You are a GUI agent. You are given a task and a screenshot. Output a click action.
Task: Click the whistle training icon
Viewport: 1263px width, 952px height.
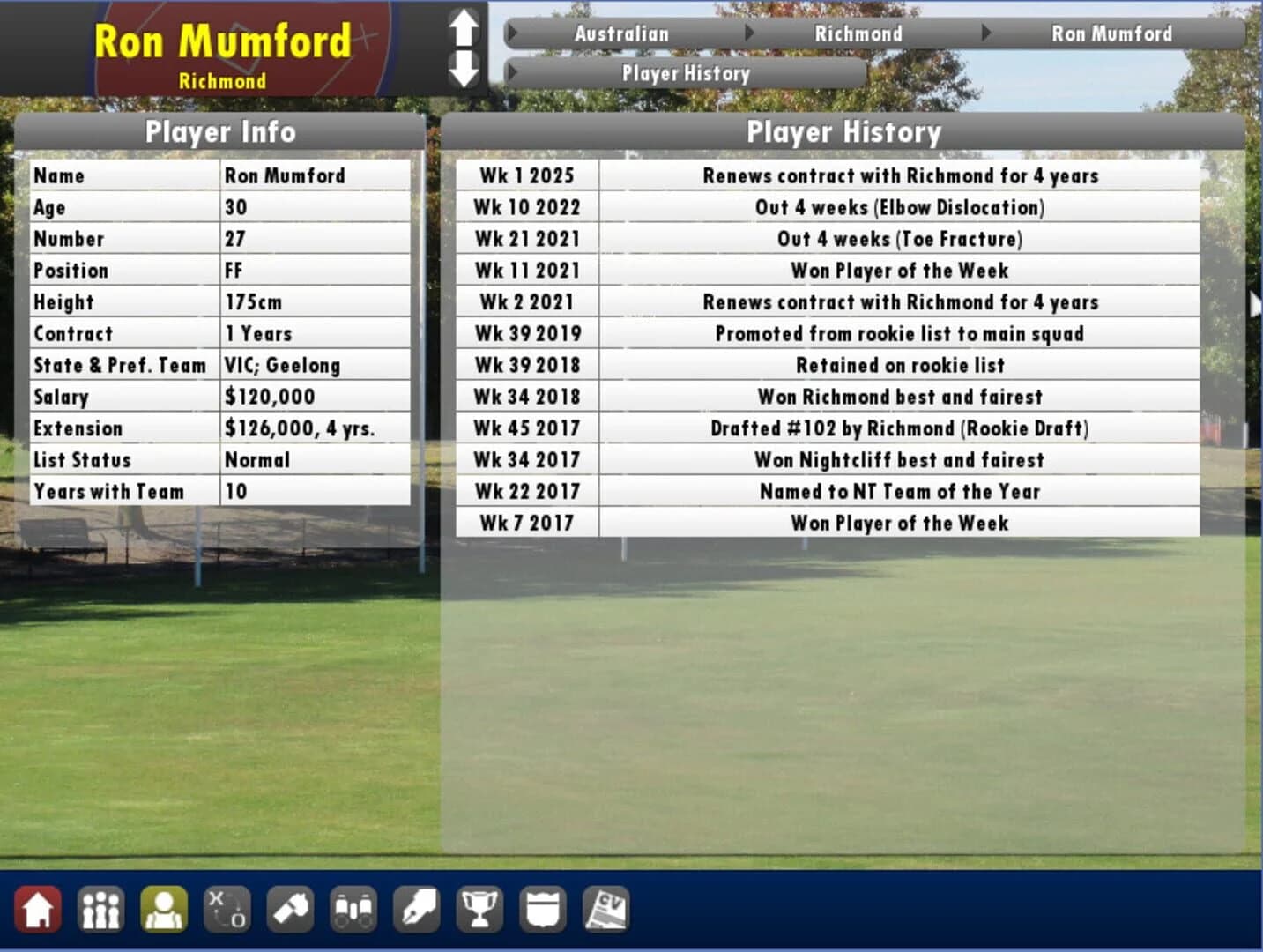click(x=290, y=908)
